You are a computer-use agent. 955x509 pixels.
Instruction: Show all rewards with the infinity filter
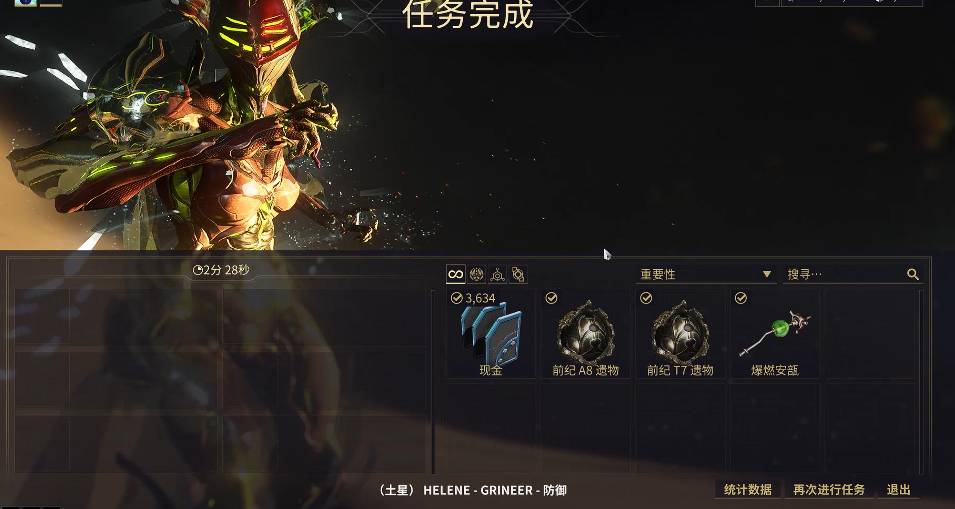(x=455, y=274)
